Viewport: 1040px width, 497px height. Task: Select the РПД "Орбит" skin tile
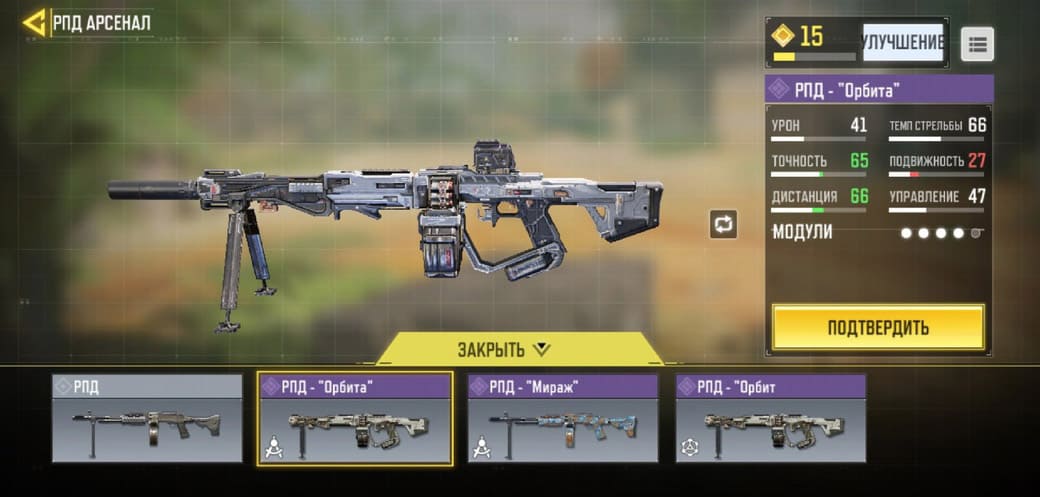[771, 419]
